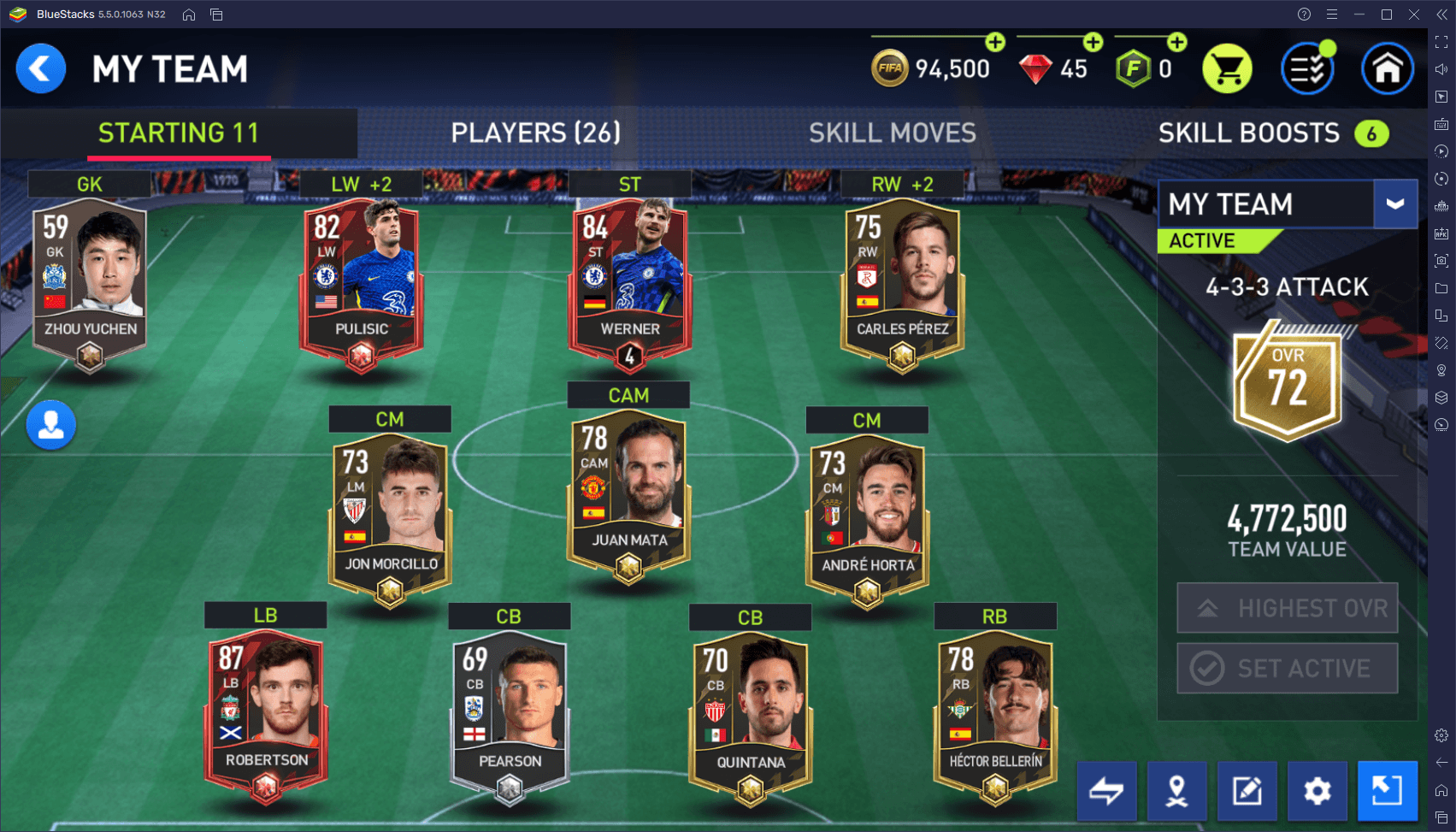Maximize the BlueStacks window
Viewport: 1456px width, 832px height.
(x=1387, y=15)
